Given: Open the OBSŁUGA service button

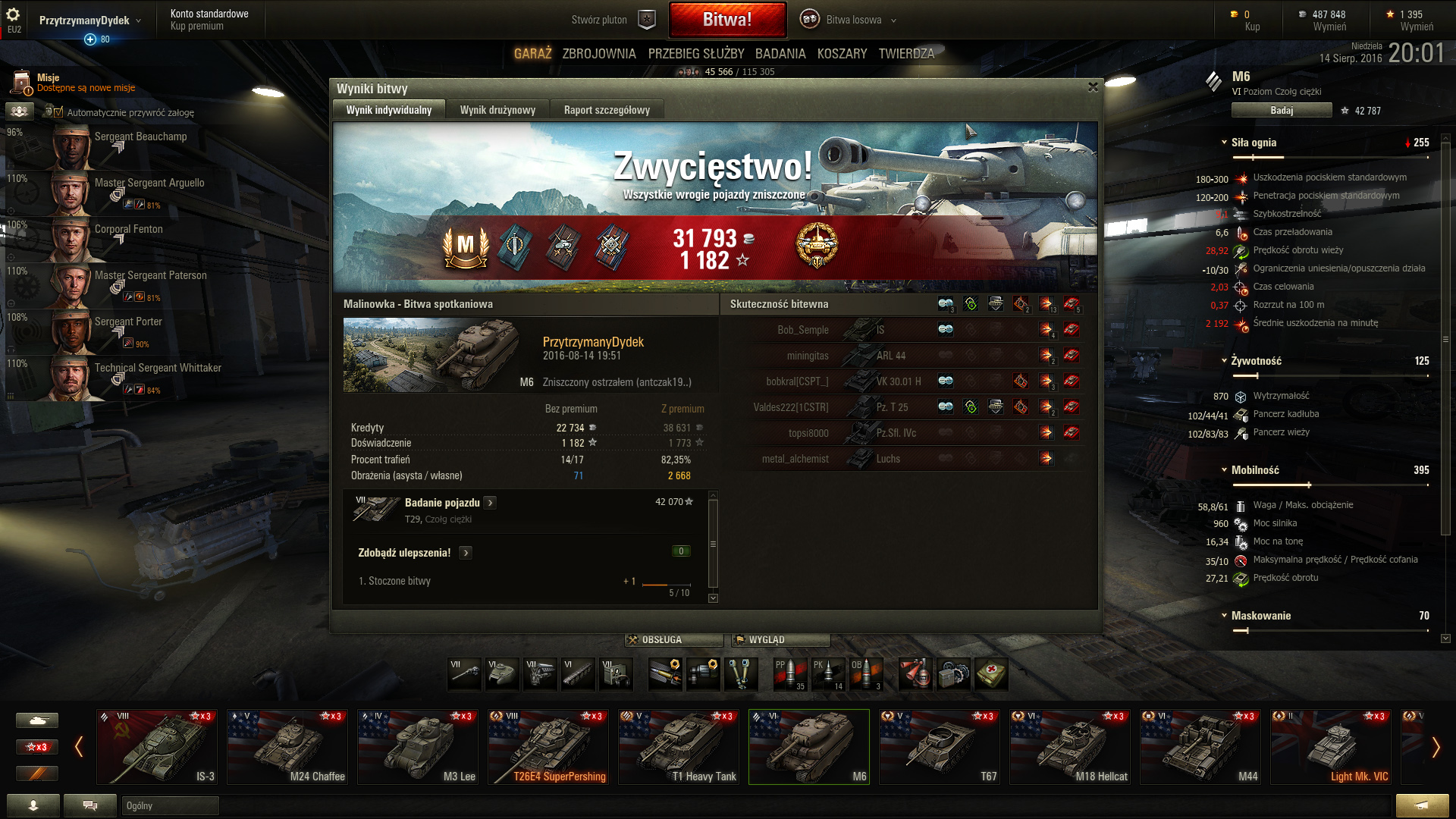Looking at the screenshot, I should pyautogui.click(x=673, y=640).
